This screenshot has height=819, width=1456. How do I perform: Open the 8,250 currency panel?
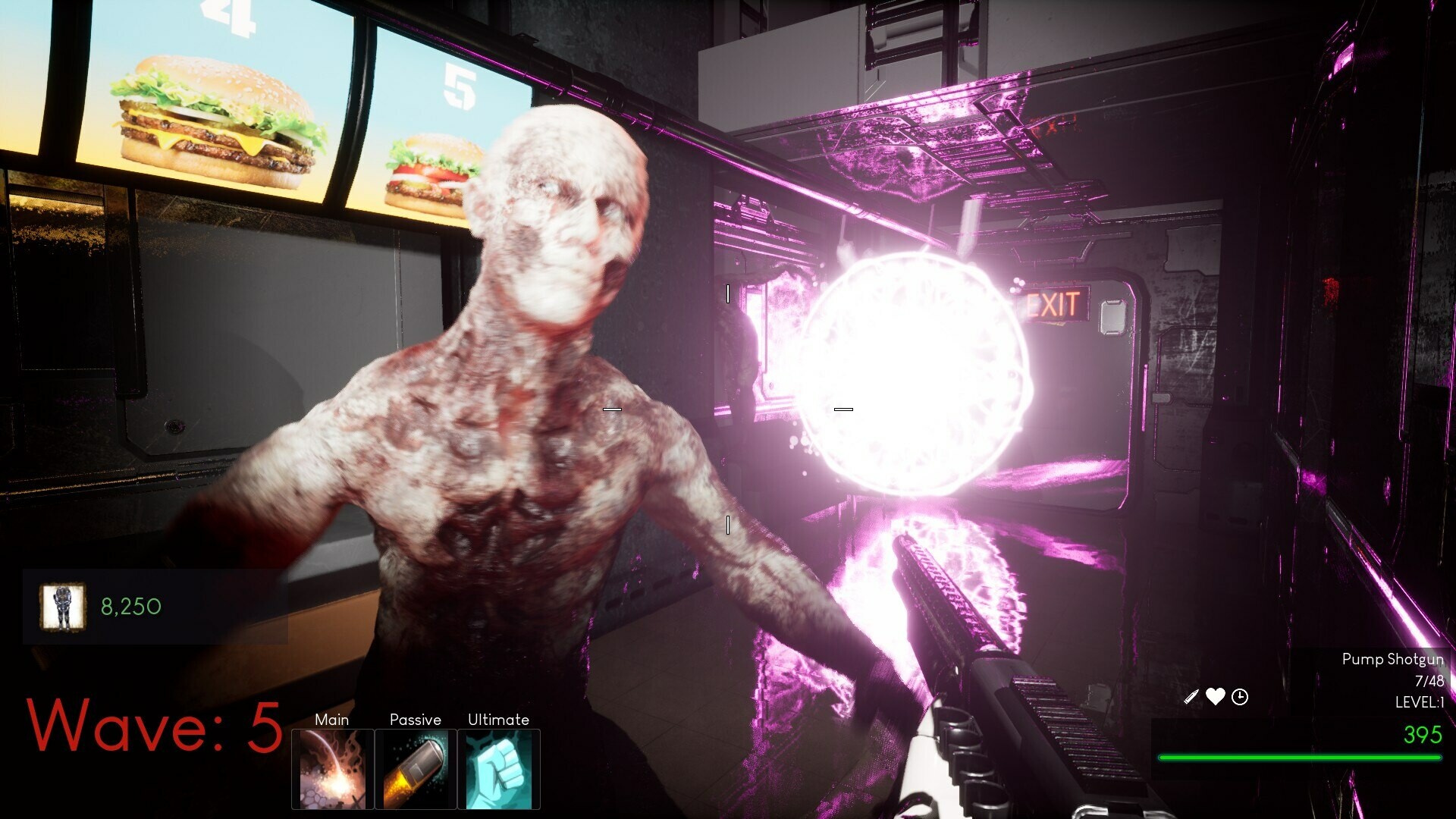129,607
